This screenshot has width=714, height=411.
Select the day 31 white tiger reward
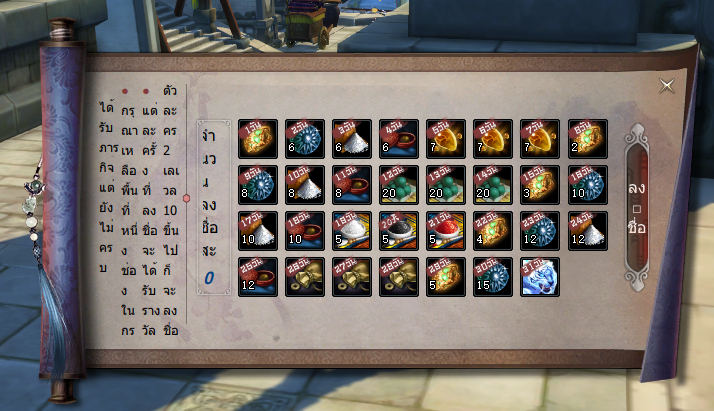[540, 277]
